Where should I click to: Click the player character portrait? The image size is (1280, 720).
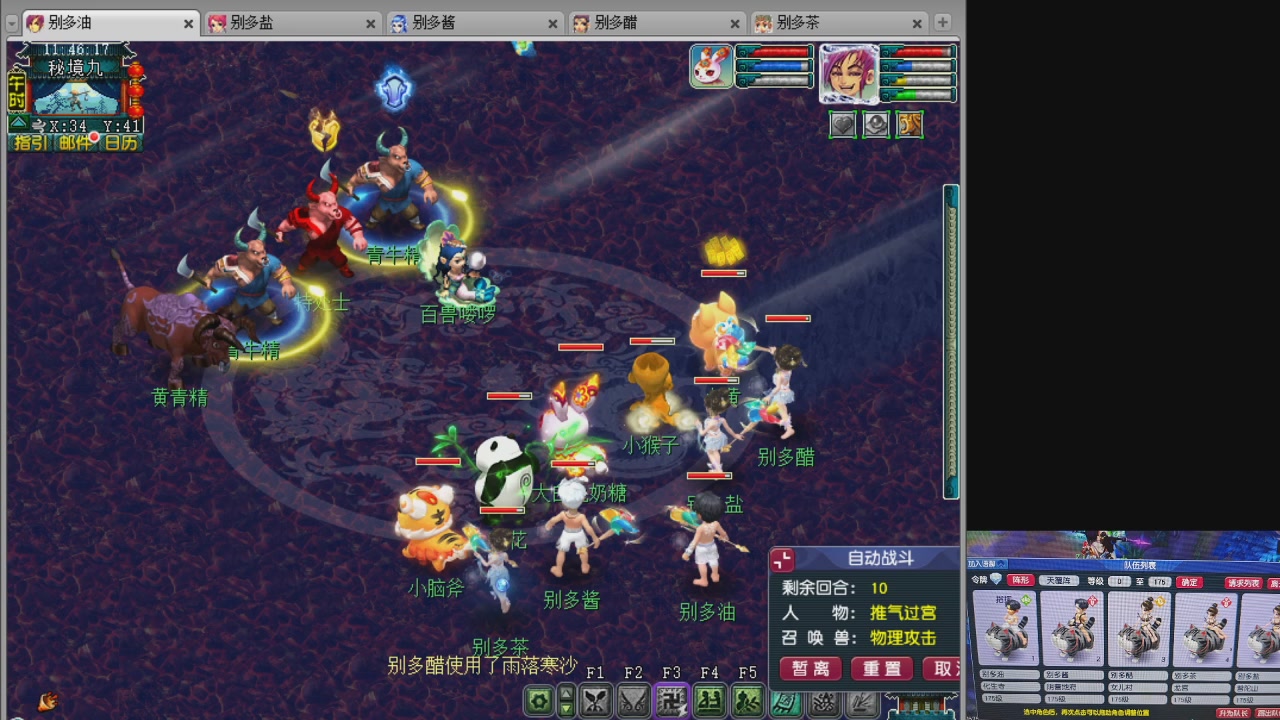[849, 74]
